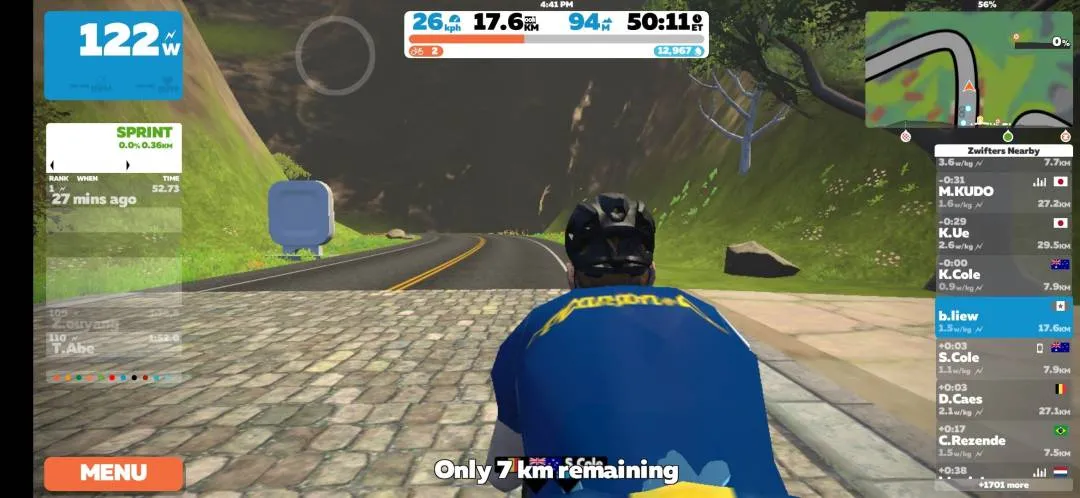Tap the highlighted b.liew rider row
1080x498 pixels.
click(x=1003, y=316)
